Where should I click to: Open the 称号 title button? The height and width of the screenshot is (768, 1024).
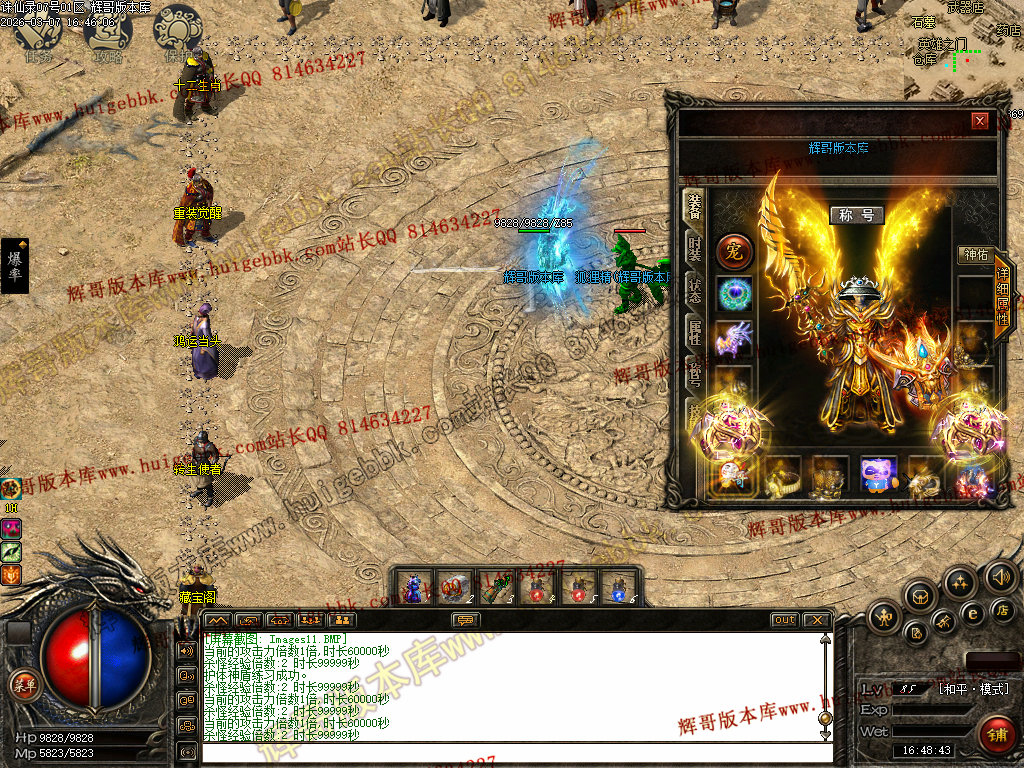click(x=857, y=215)
